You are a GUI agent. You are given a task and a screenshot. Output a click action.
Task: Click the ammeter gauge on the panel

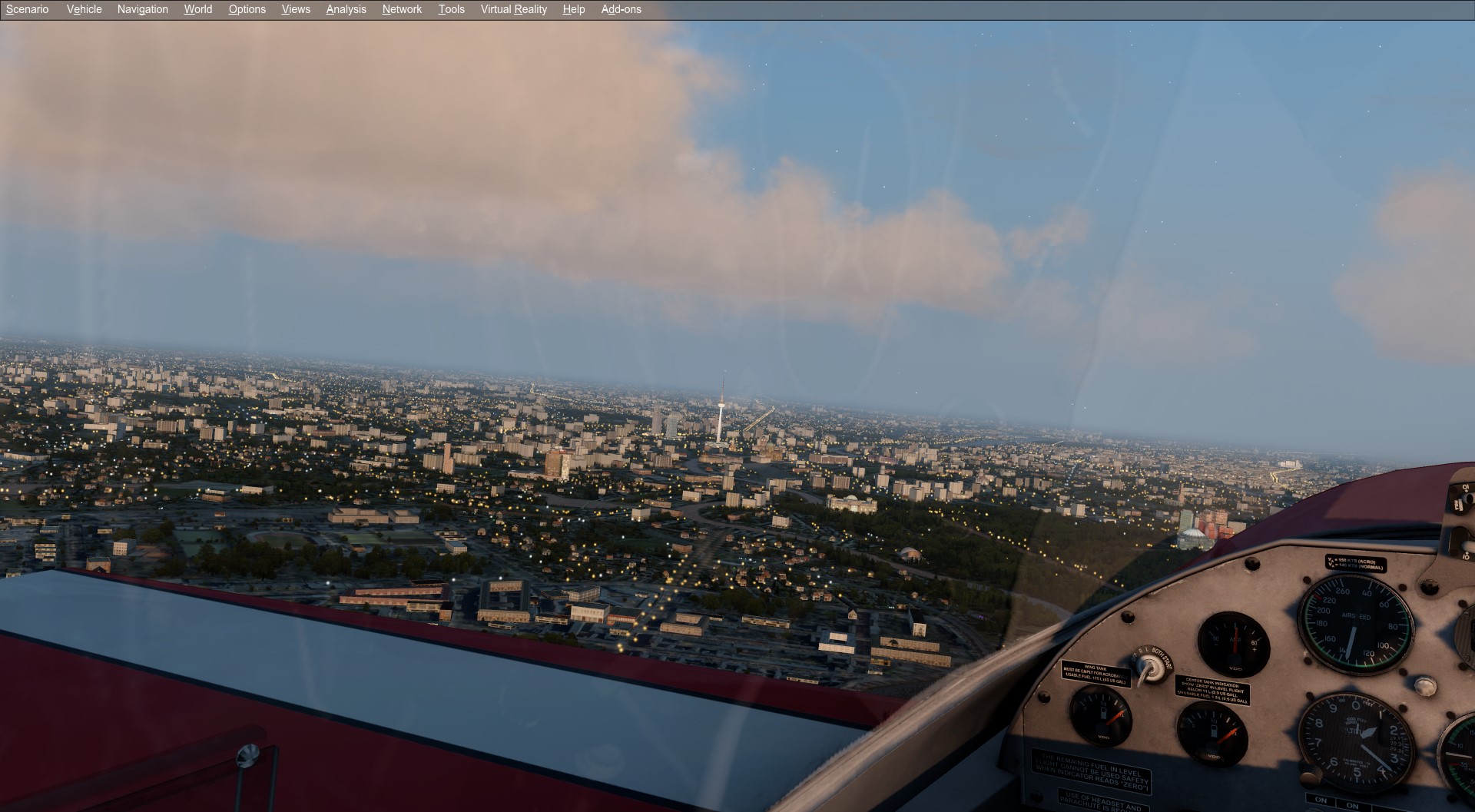pyautogui.click(x=1234, y=644)
